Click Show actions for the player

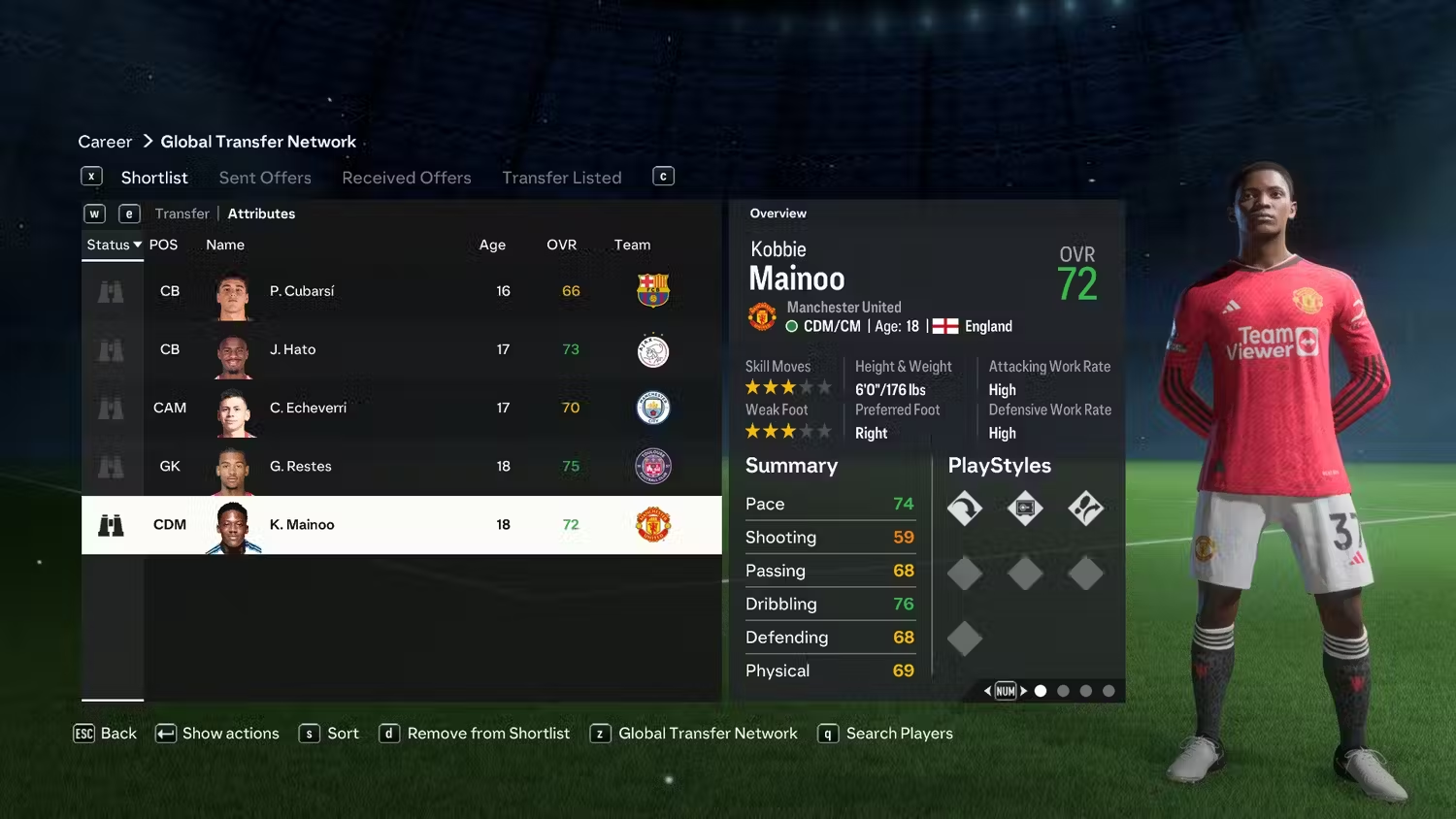[x=218, y=734]
